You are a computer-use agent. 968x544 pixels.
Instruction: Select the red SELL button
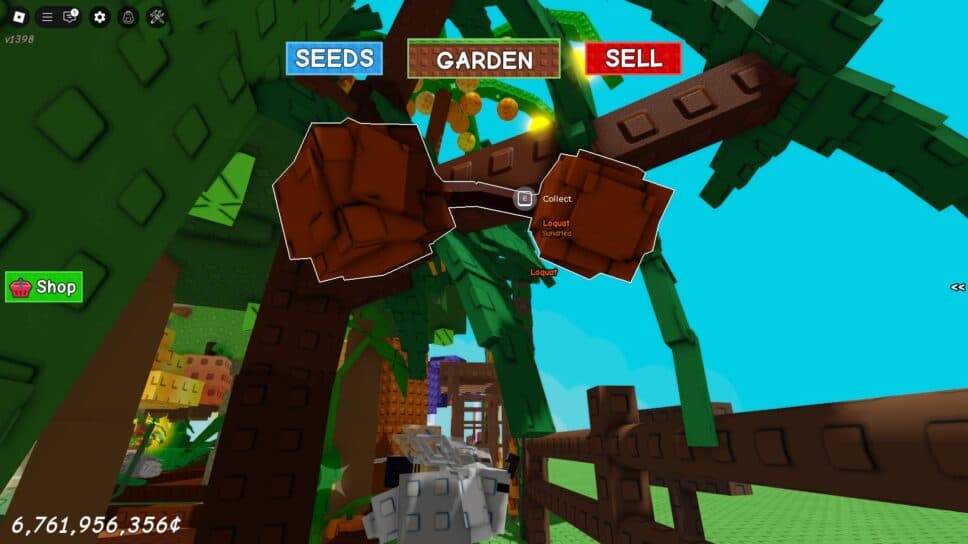tap(633, 58)
